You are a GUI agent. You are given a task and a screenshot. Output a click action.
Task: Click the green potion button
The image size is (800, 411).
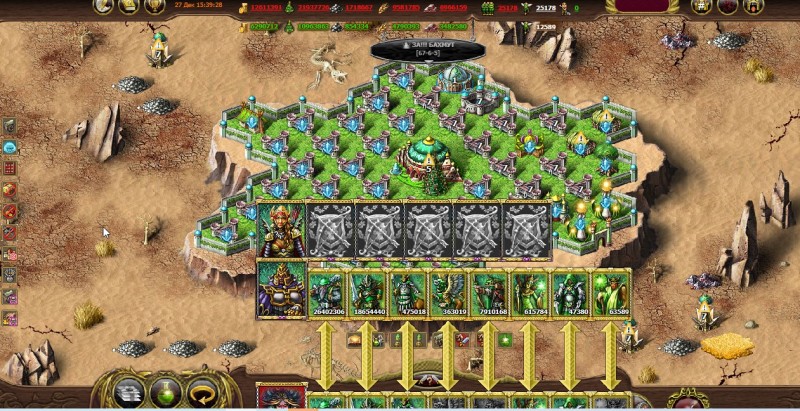pyautogui.click(x=163, y=392)
